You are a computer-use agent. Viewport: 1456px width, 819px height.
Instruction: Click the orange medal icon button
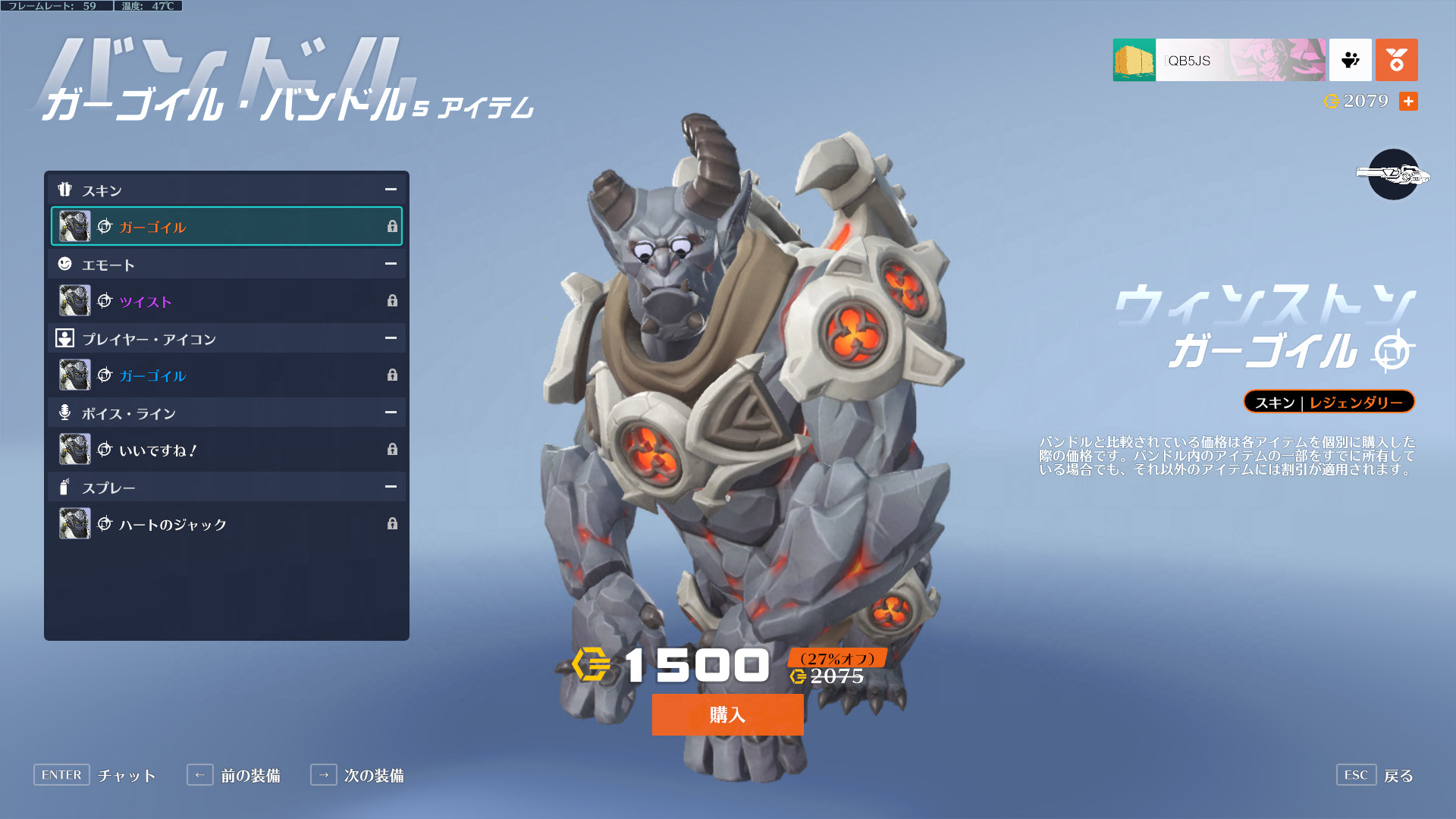(x=1396, y=60)
